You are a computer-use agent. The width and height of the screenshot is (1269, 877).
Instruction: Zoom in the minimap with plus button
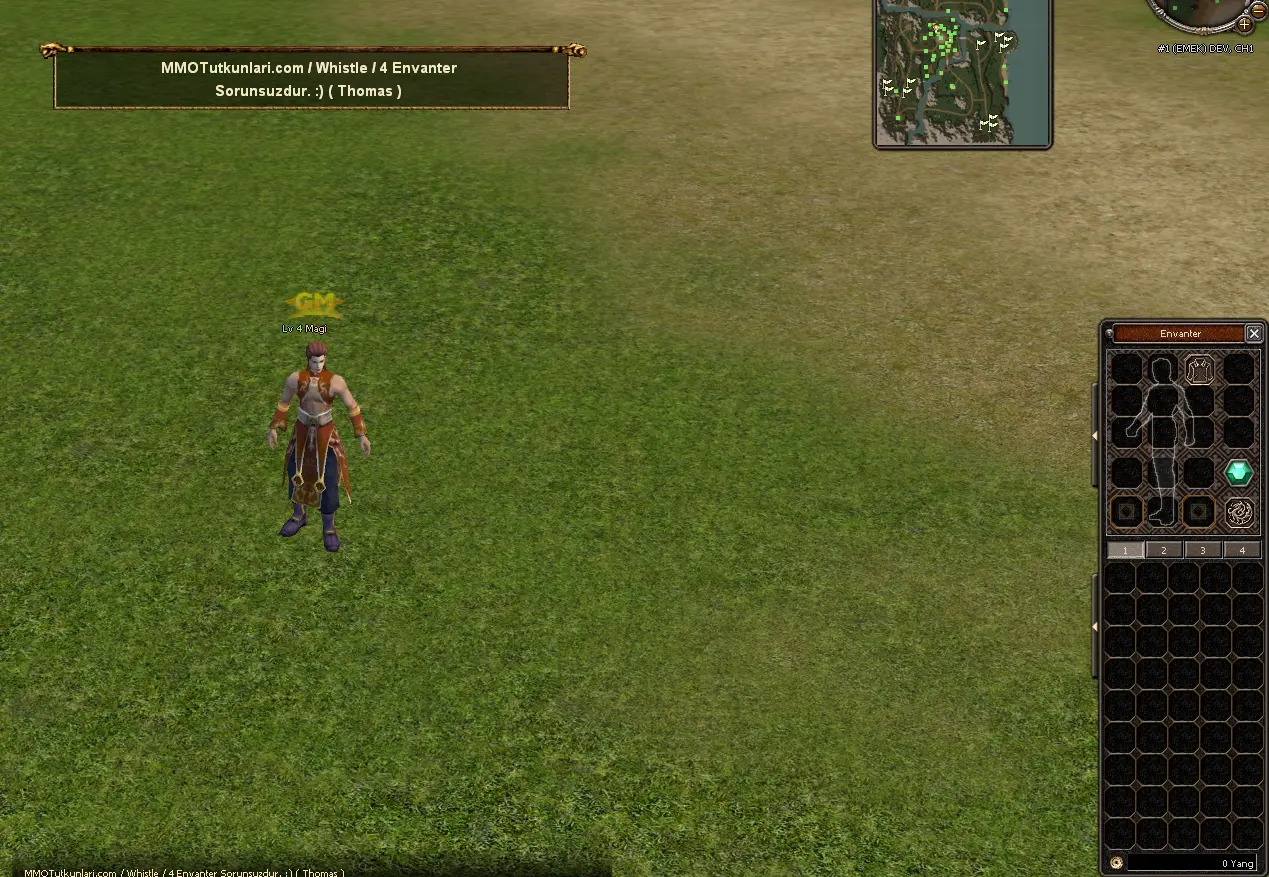click(1245, 23)
